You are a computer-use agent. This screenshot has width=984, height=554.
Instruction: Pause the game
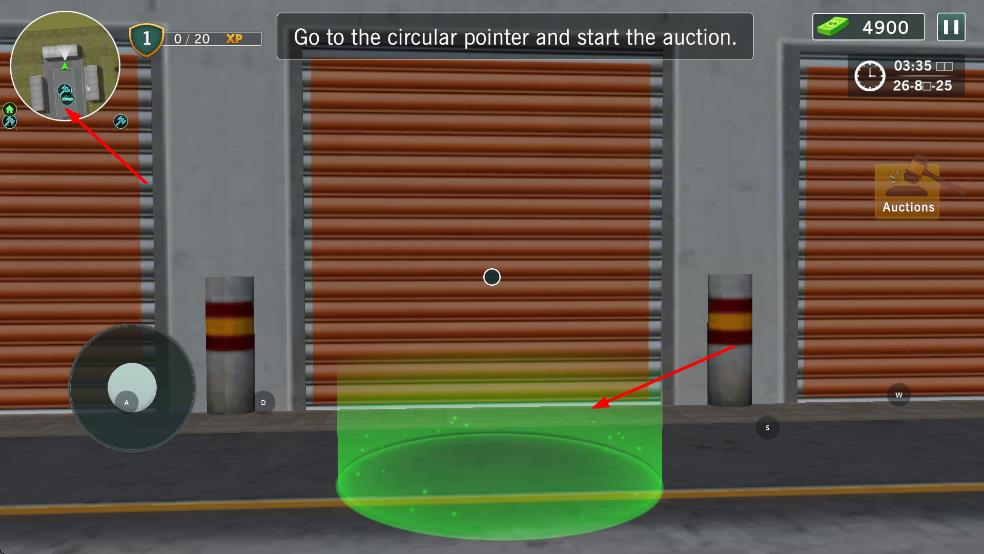click(951, 27)
